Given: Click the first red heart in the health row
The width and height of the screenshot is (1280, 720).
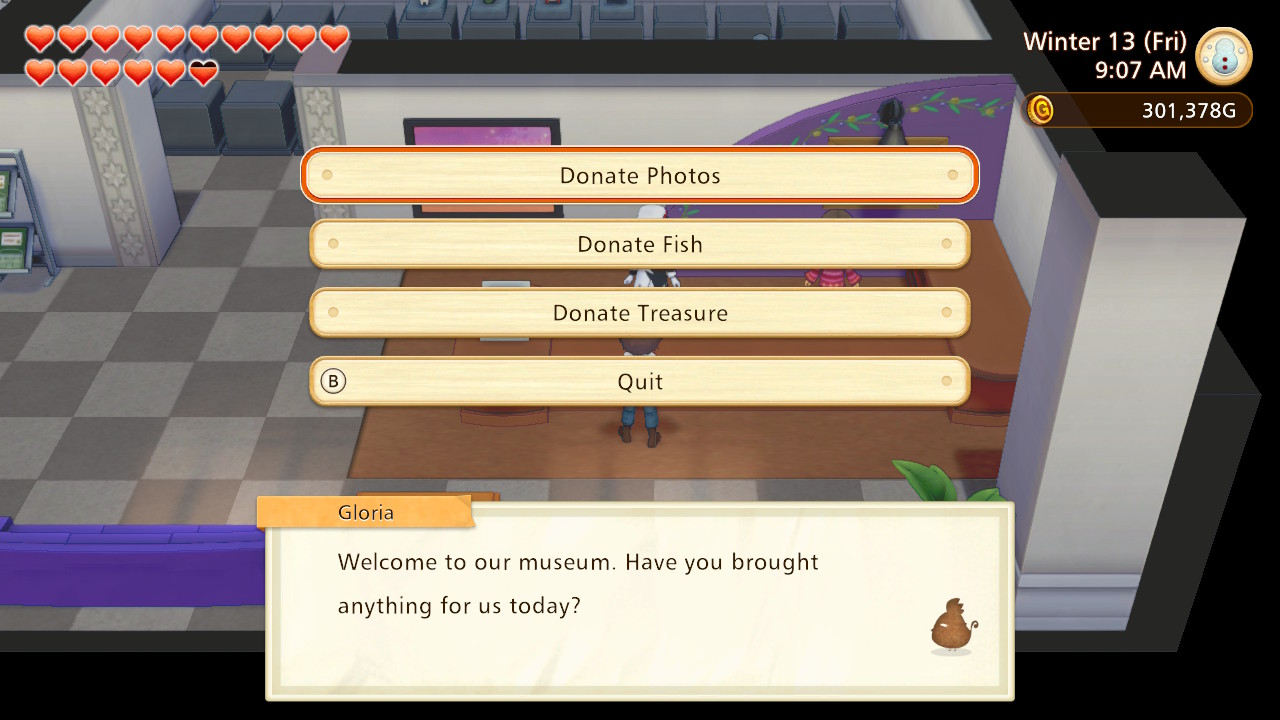Looking at the screenshot, I should click(38, 37).
